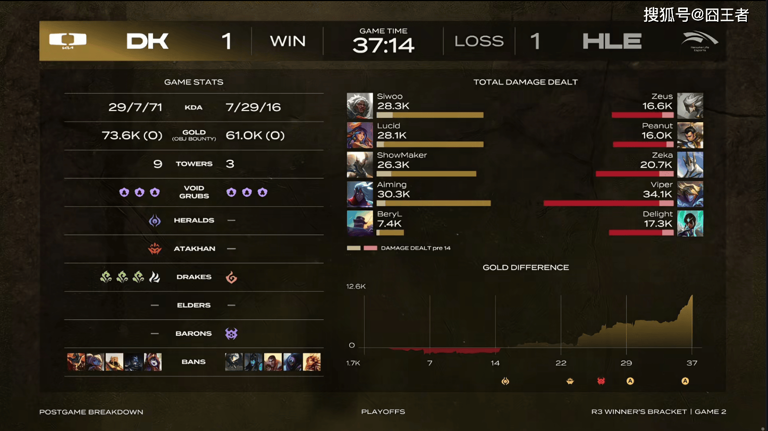Select Siwoo's champion portrait
Viewport: 768px width, 431px height.
click(x=360, y=105)
